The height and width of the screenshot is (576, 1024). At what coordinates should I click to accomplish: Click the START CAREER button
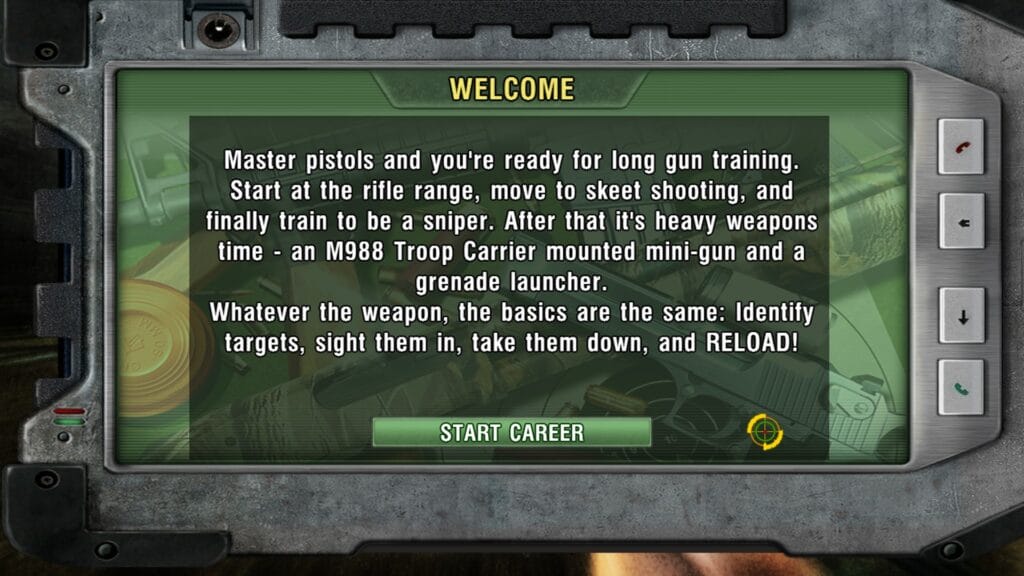tap(511, 432)
